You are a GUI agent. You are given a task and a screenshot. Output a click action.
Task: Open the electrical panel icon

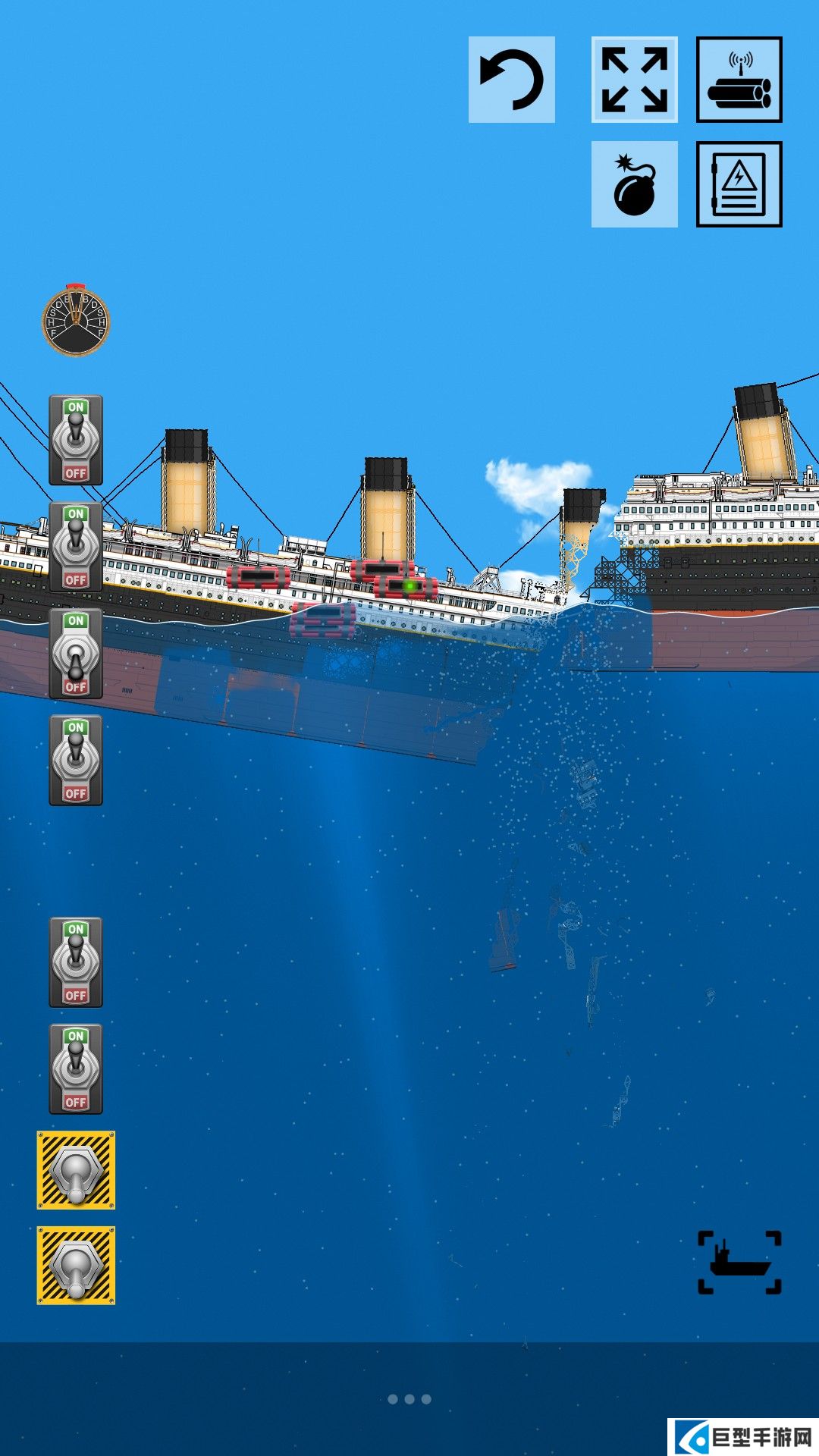(739, 184)
